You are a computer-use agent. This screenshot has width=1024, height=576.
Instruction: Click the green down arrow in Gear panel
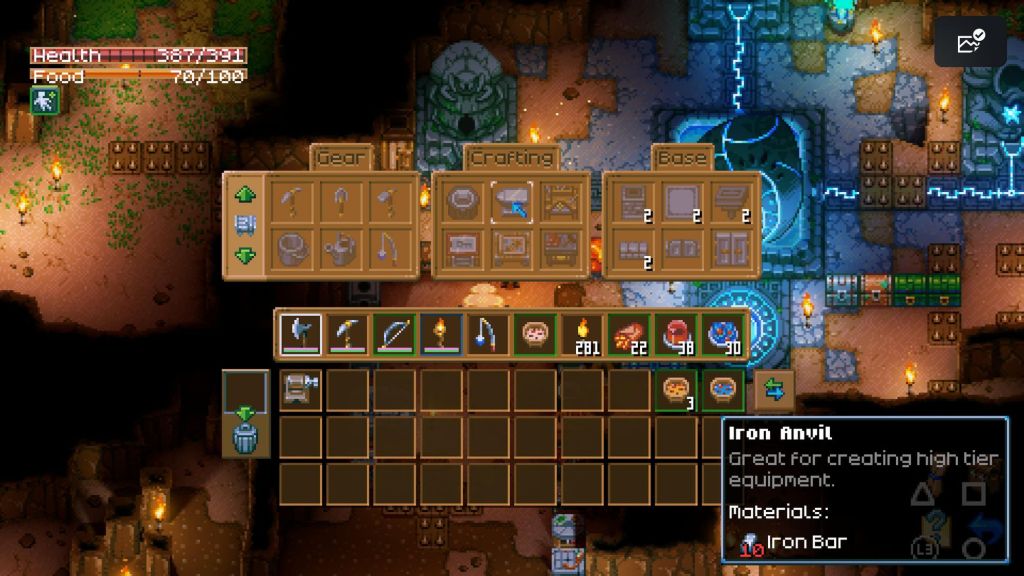point(245,255)
